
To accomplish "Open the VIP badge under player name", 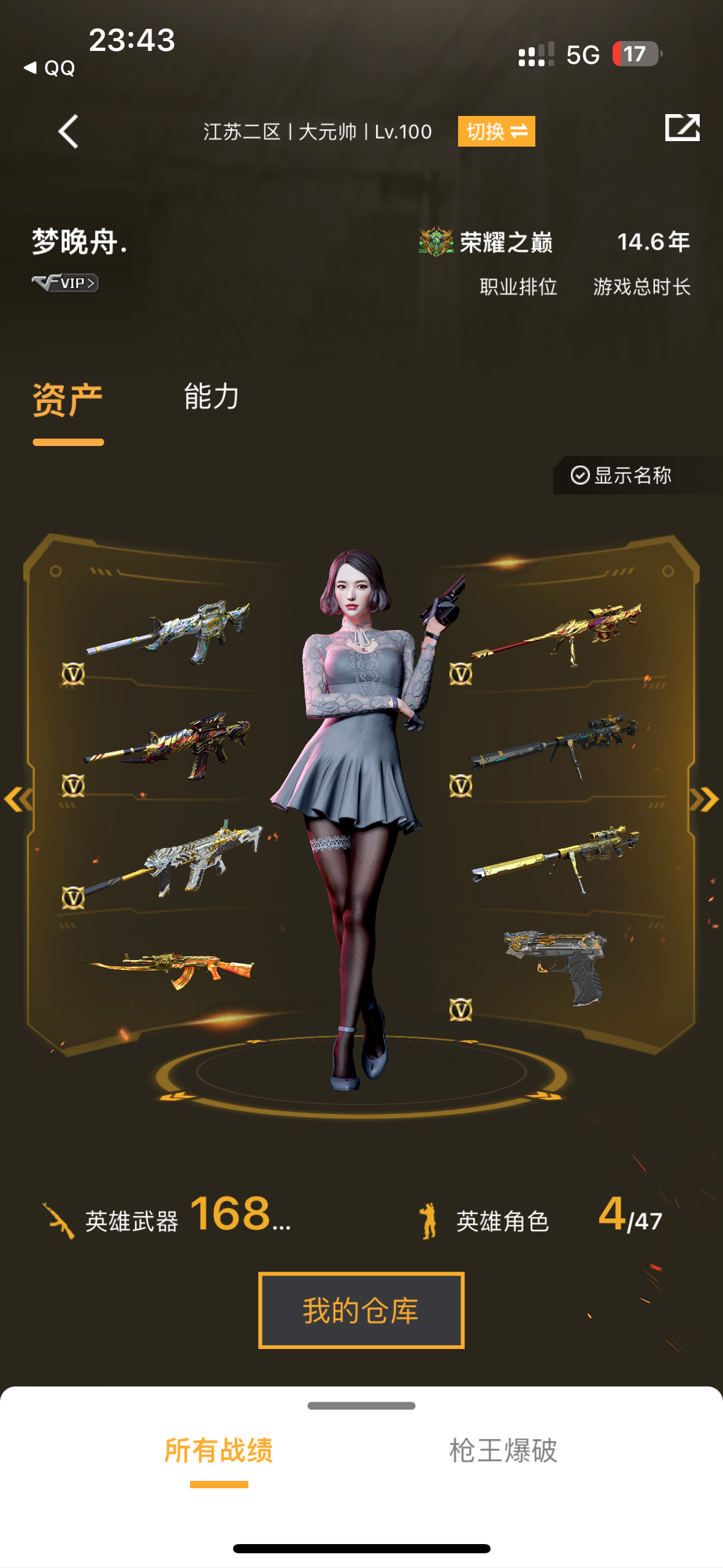I will 65,283.
